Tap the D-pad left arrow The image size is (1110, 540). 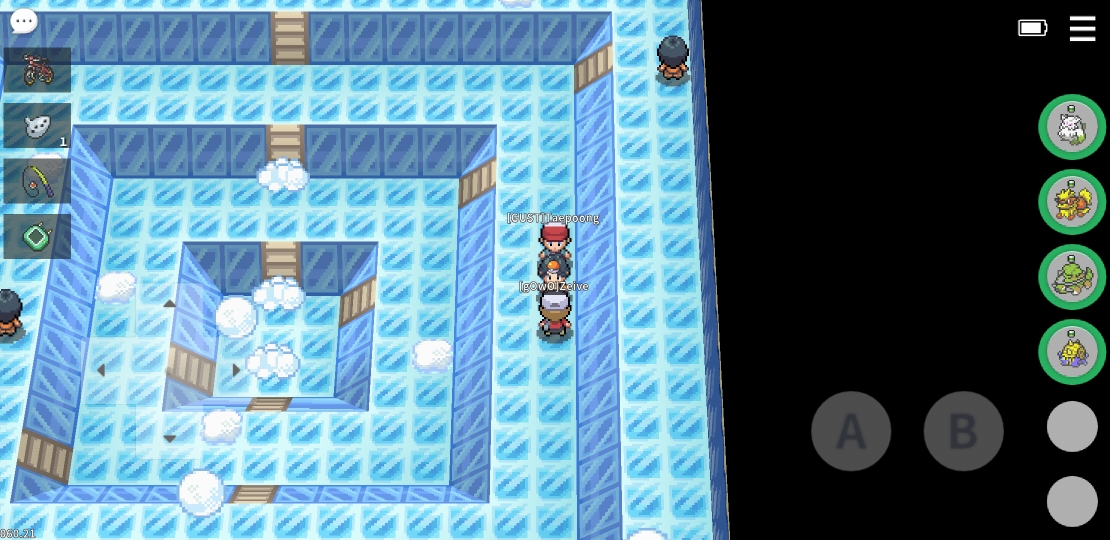click(x=101, y=371)
